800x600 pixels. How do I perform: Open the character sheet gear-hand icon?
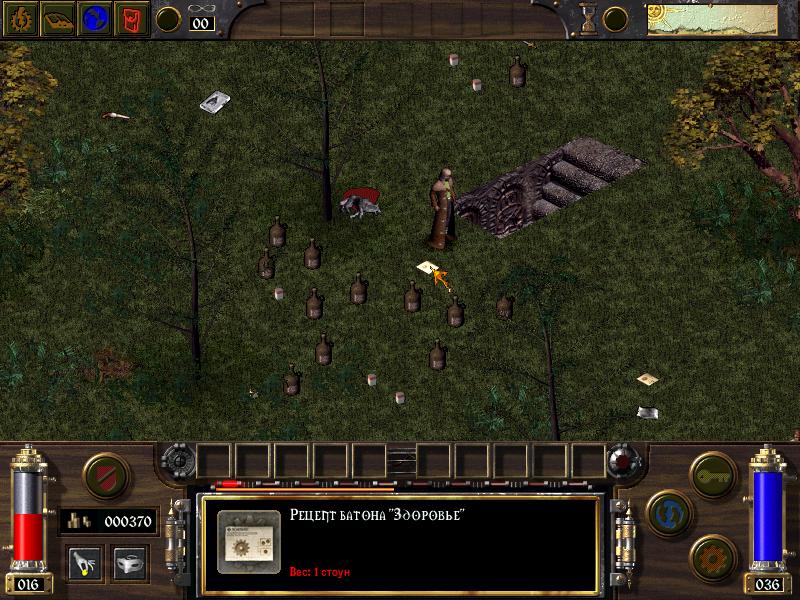click(x=20, y=19)
